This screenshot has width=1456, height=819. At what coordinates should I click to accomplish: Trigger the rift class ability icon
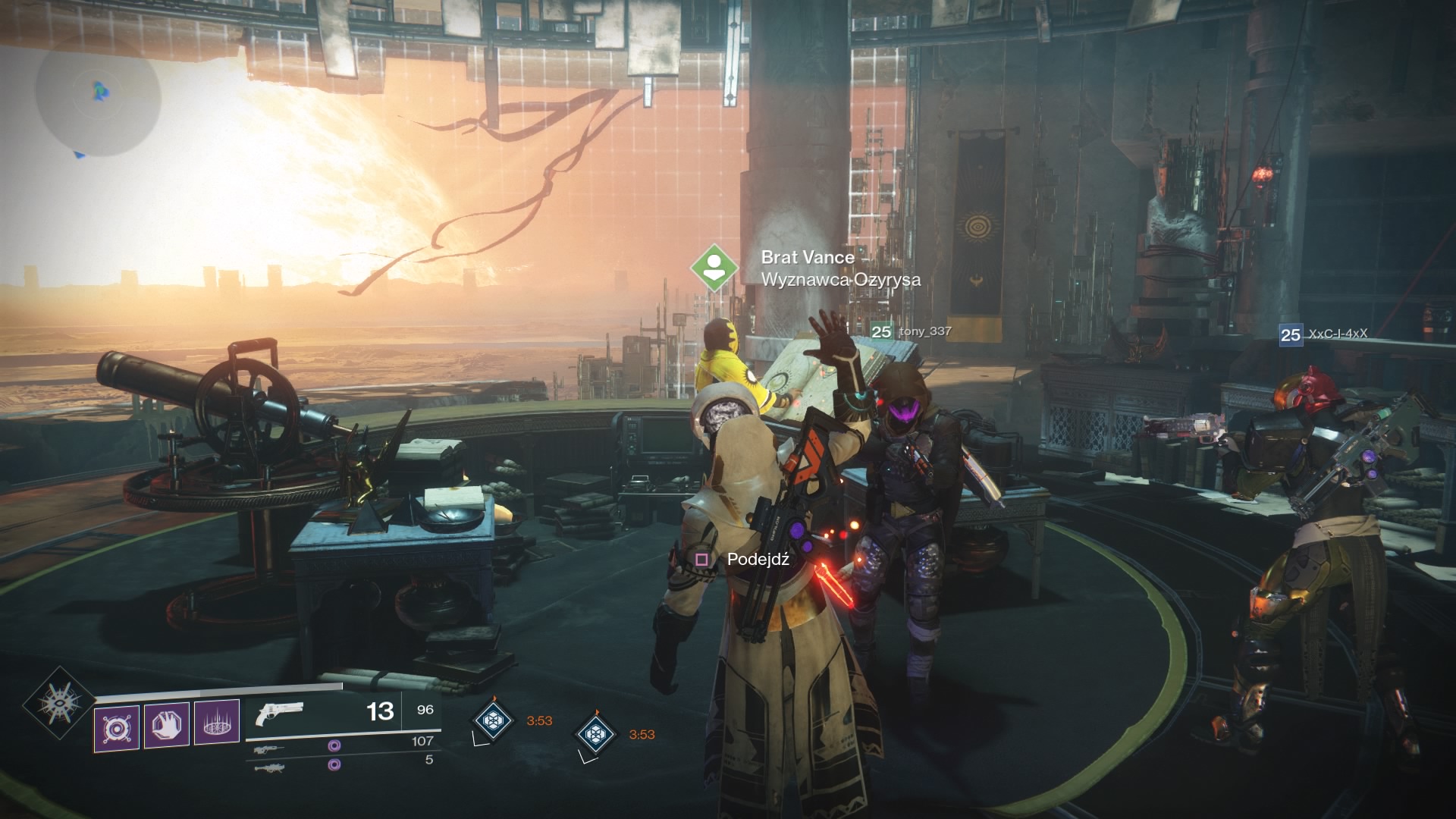(x=217, y=722)
